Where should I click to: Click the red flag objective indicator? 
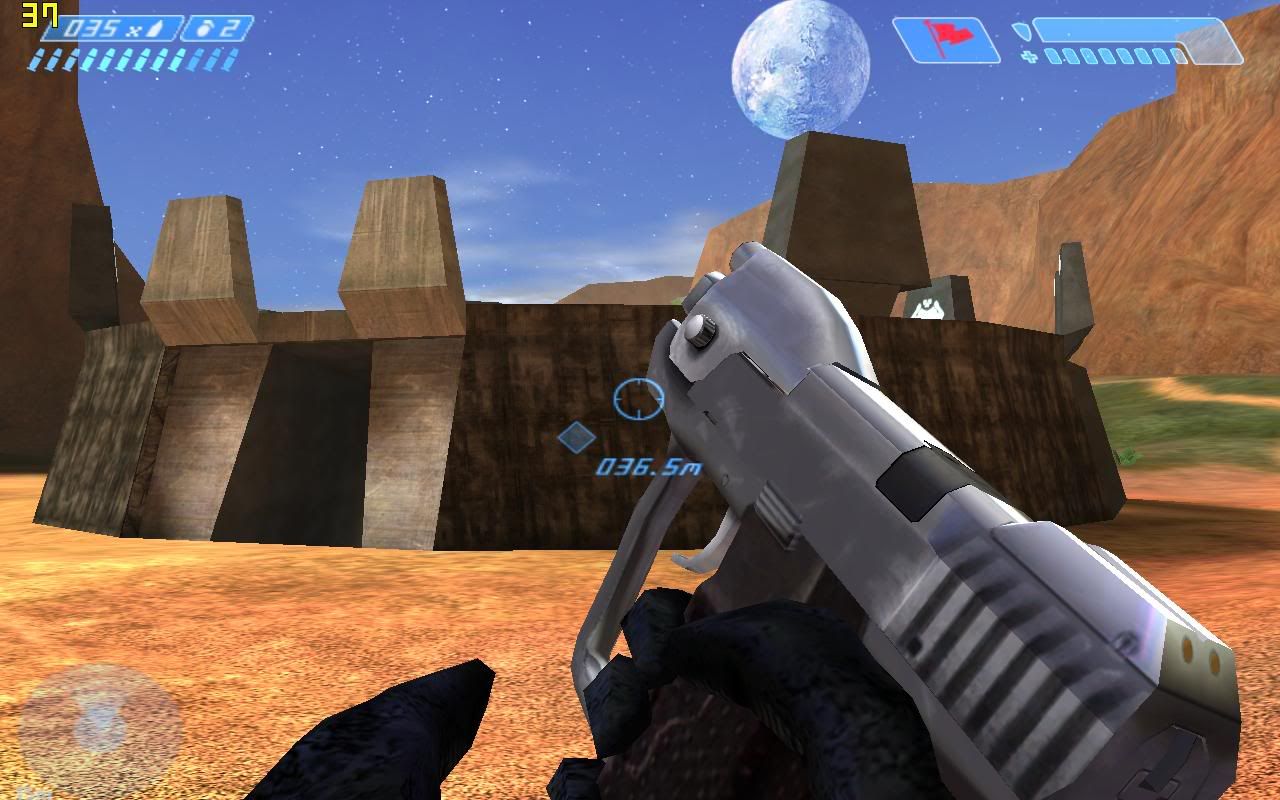coord(946,40)
